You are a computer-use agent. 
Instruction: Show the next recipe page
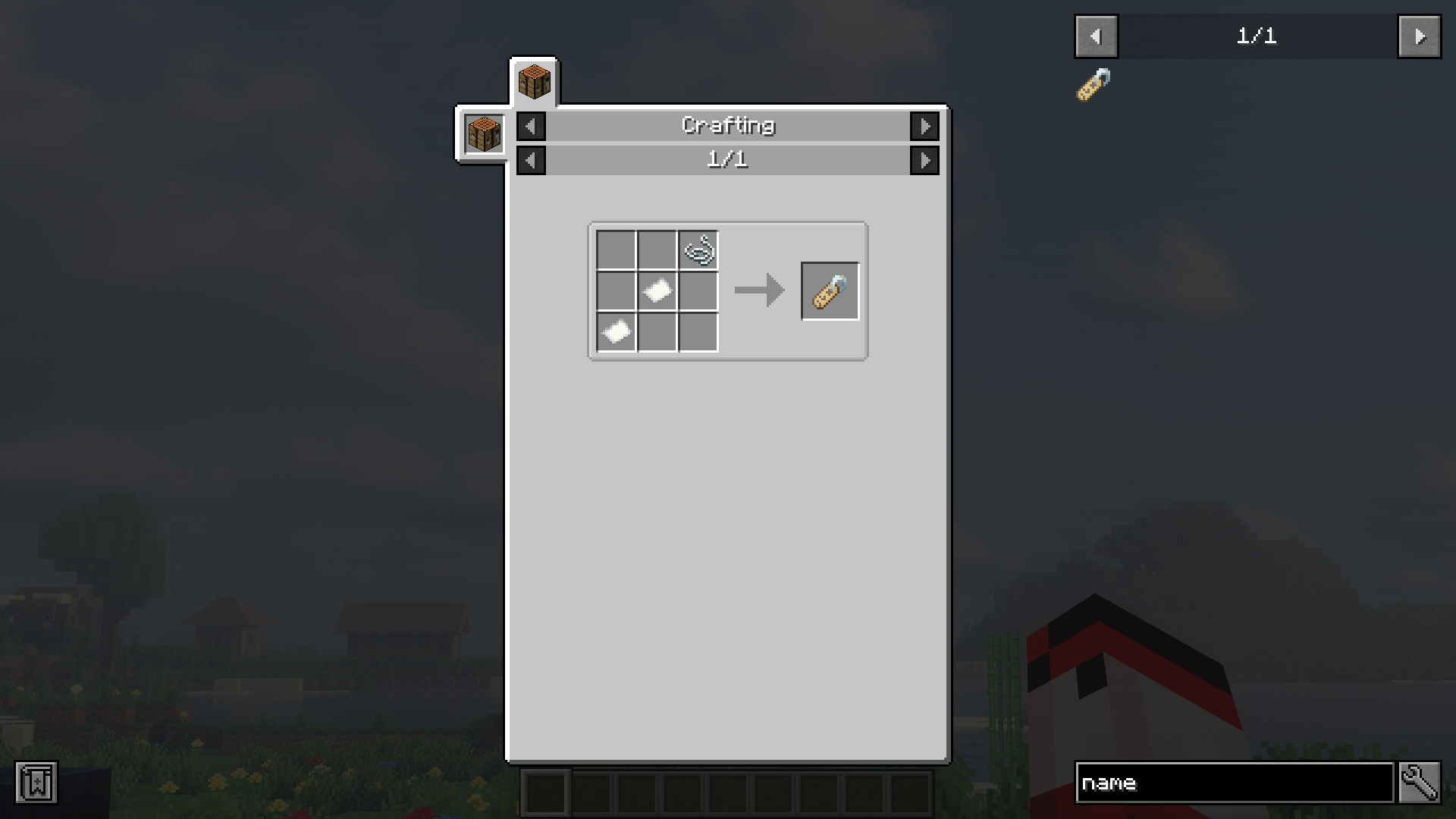[x=924, y=160]
